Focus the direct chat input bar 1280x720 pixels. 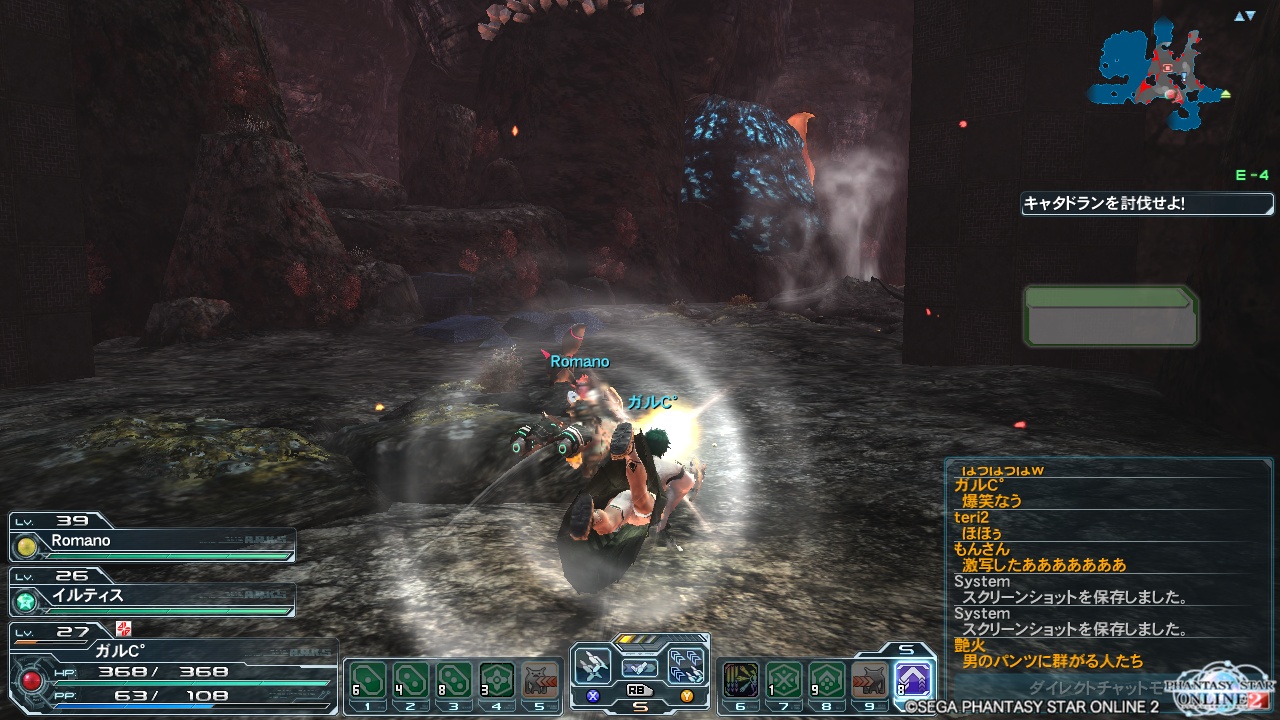point(1090,688)
